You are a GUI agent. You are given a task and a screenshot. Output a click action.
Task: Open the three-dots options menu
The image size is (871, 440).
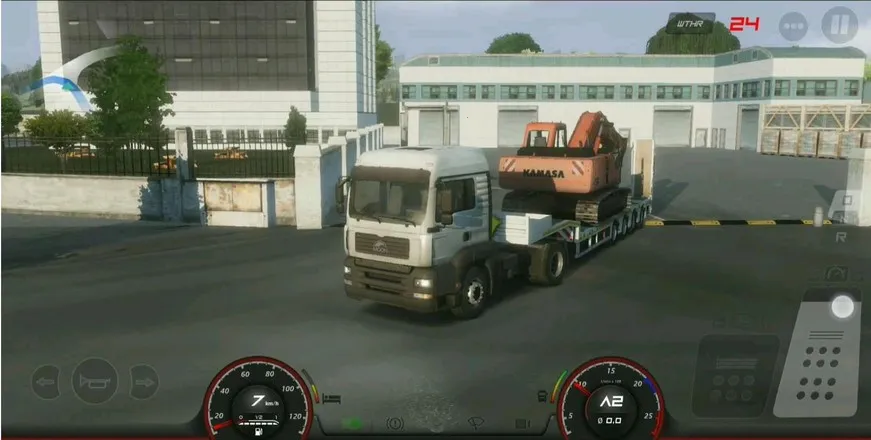tap(793, 25)
